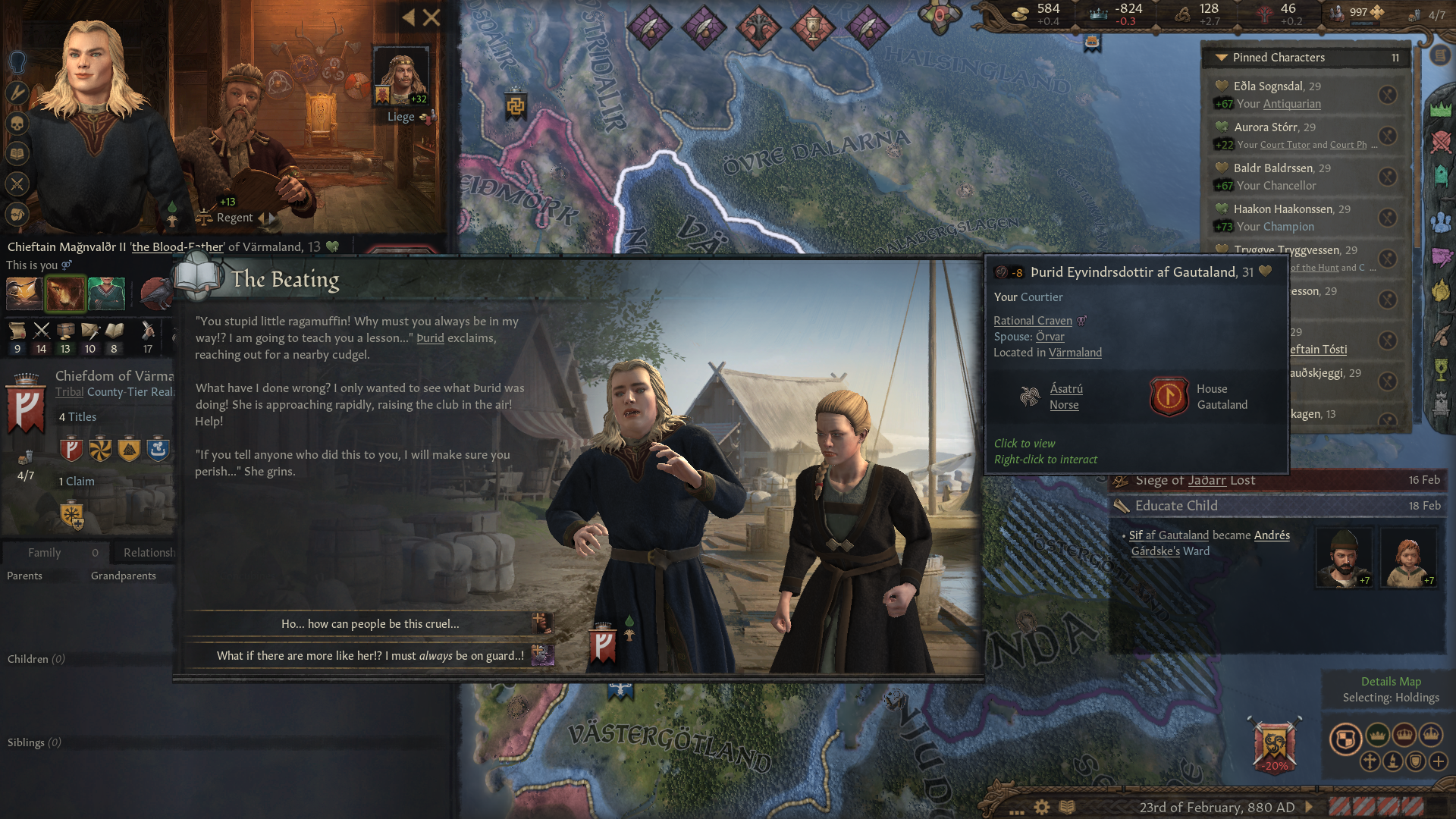Image resolution: width=1456 pixels, height=819 pixels.
Task: Choose "Ho... how can people be this cruel..."
Action: pyautogui.click(x=370, y=624)
